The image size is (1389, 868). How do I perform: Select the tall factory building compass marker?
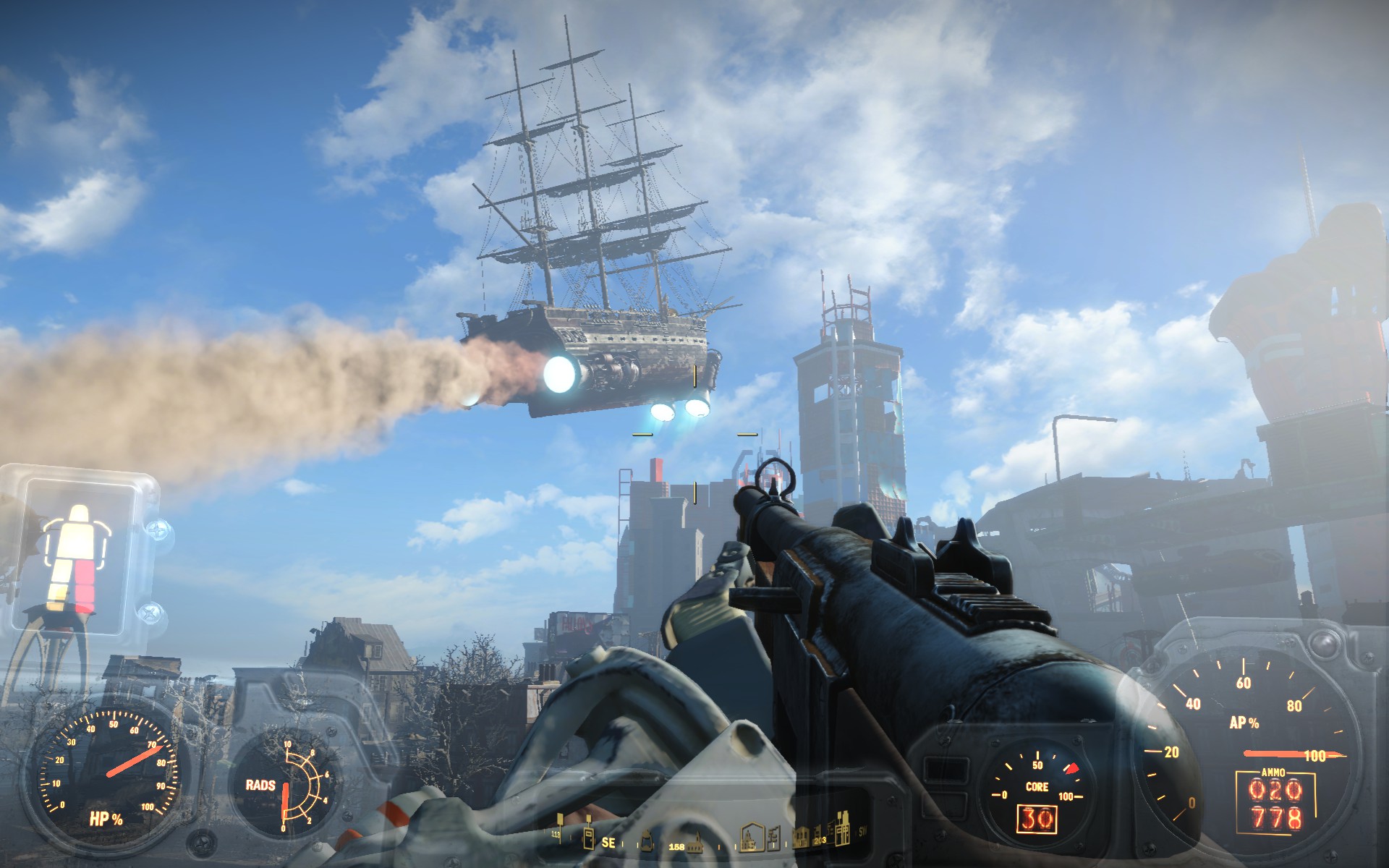[x=843, y=833]
